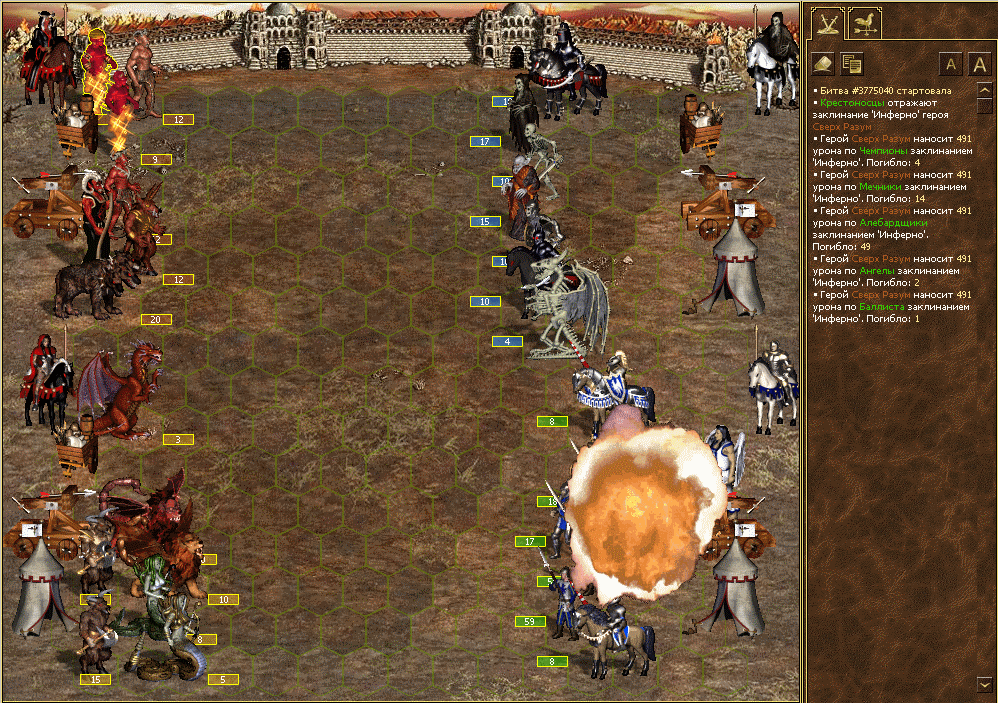
Task: Clear the battle log with the eraser button
Action: (825, 64)
